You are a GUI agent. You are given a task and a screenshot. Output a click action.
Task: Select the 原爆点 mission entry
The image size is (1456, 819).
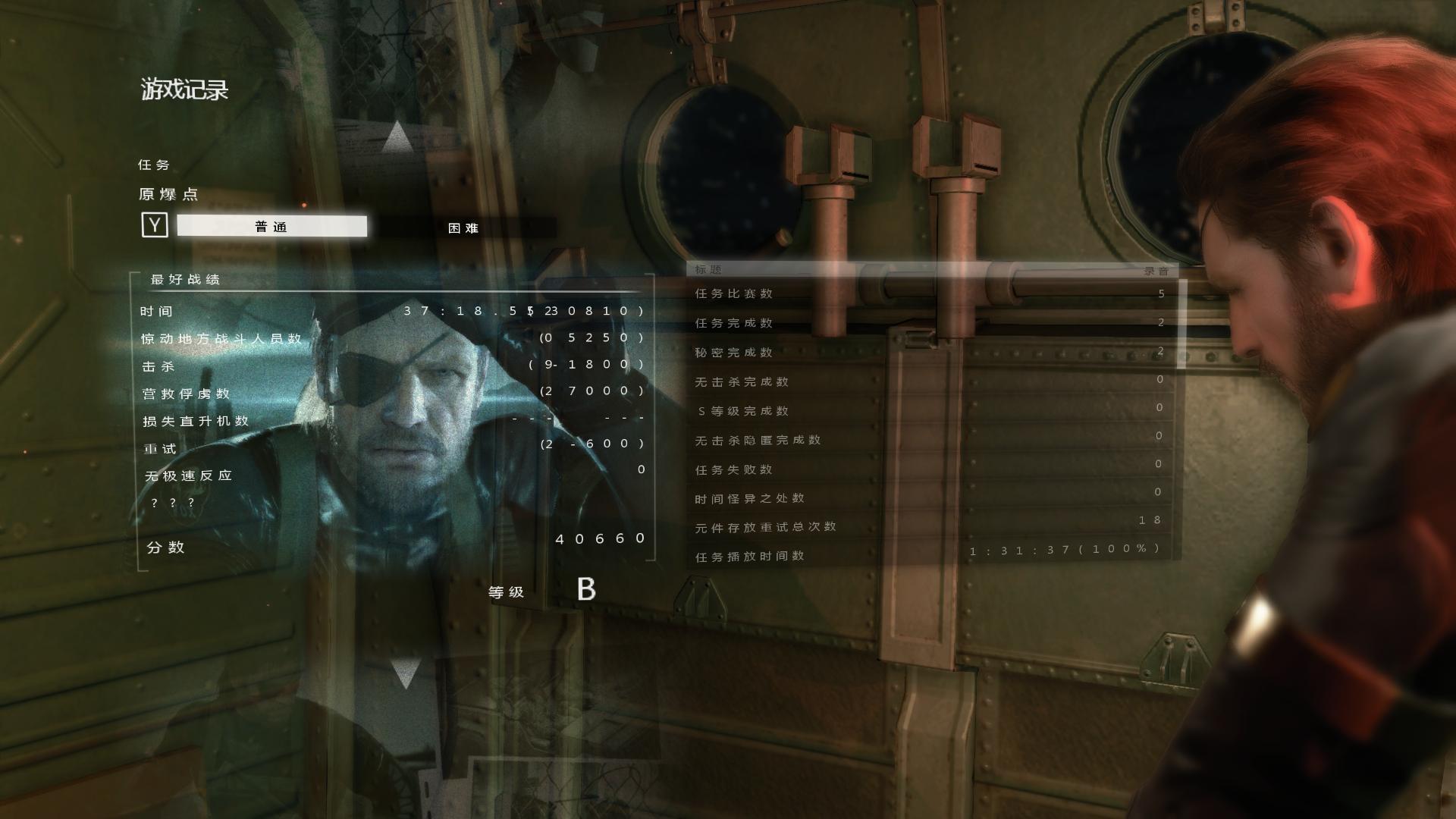click(170, 193)
